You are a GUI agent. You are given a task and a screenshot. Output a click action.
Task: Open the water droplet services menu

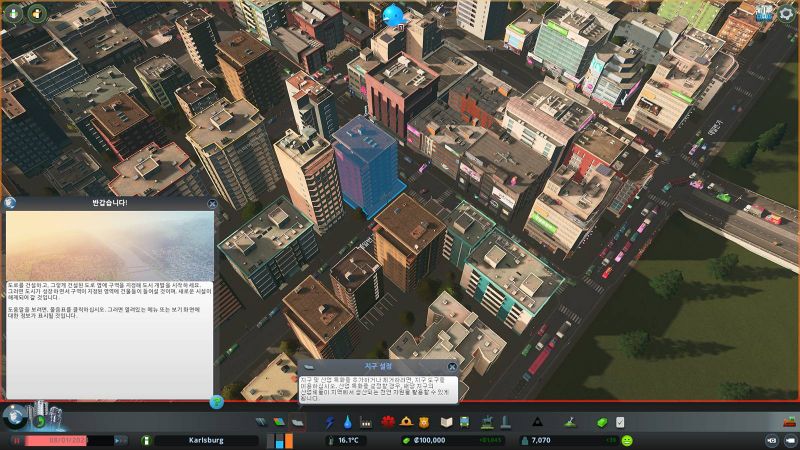point(347,422)
